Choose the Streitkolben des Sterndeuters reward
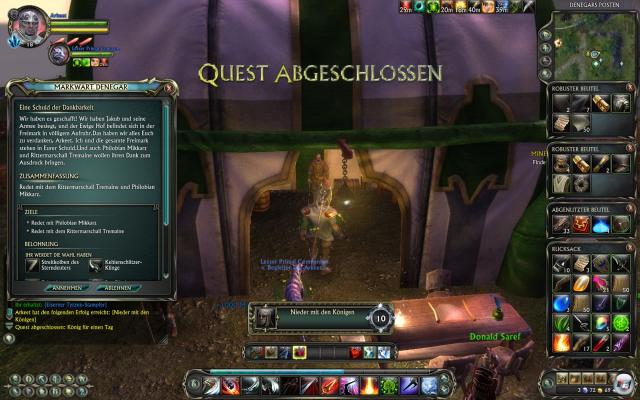The width and height of the screenshot is (640, 400). click(x=30, y=267)
